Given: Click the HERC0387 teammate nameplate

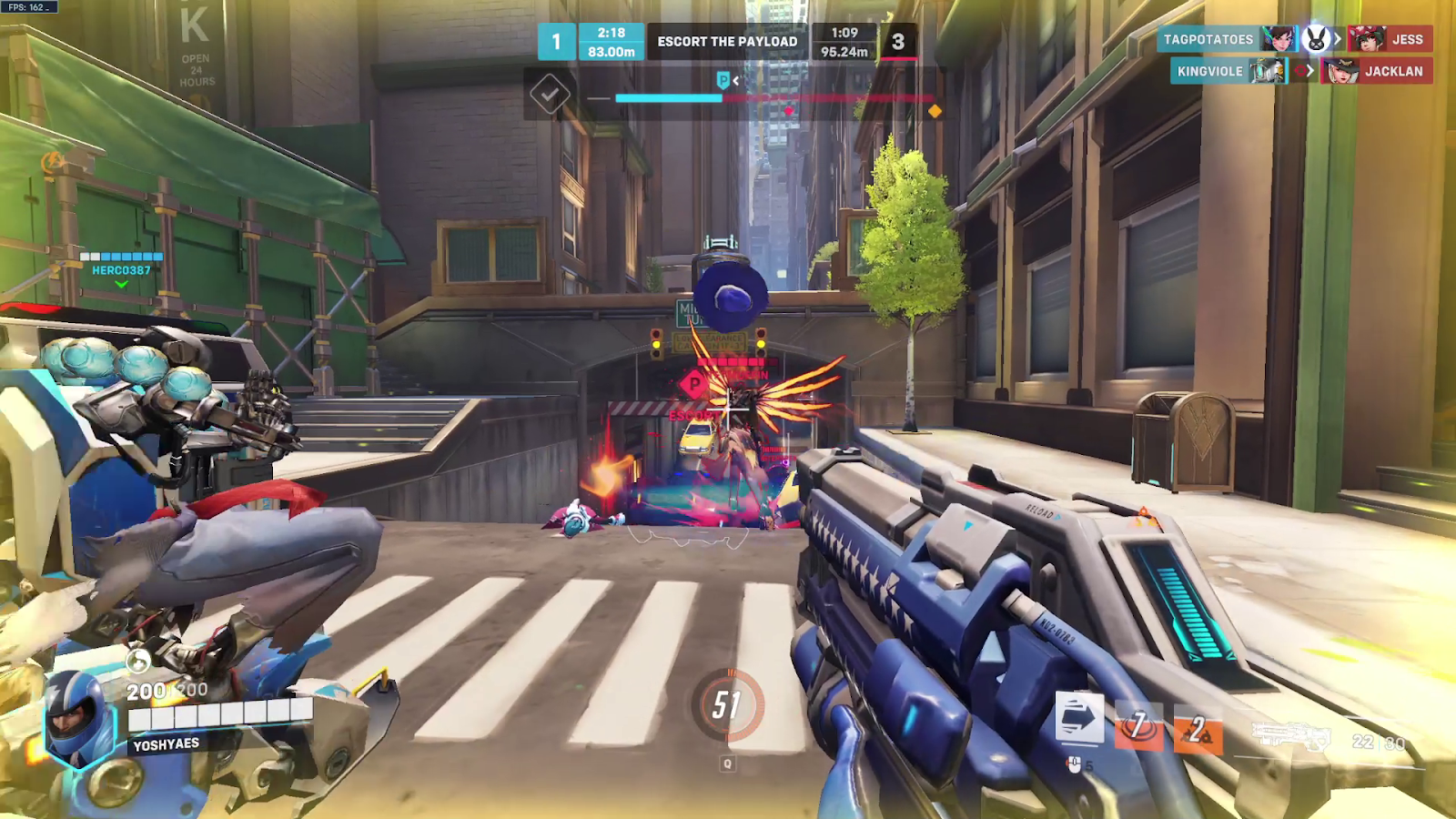Looking at the screenshot, I should coord(121,270).
